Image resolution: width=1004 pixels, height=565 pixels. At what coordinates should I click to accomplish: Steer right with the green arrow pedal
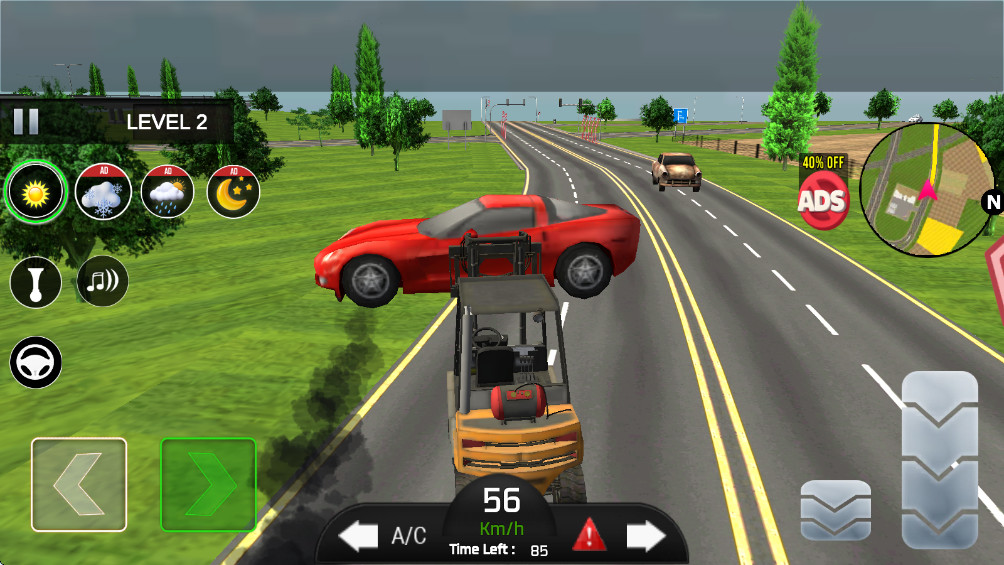click(208, 484)
